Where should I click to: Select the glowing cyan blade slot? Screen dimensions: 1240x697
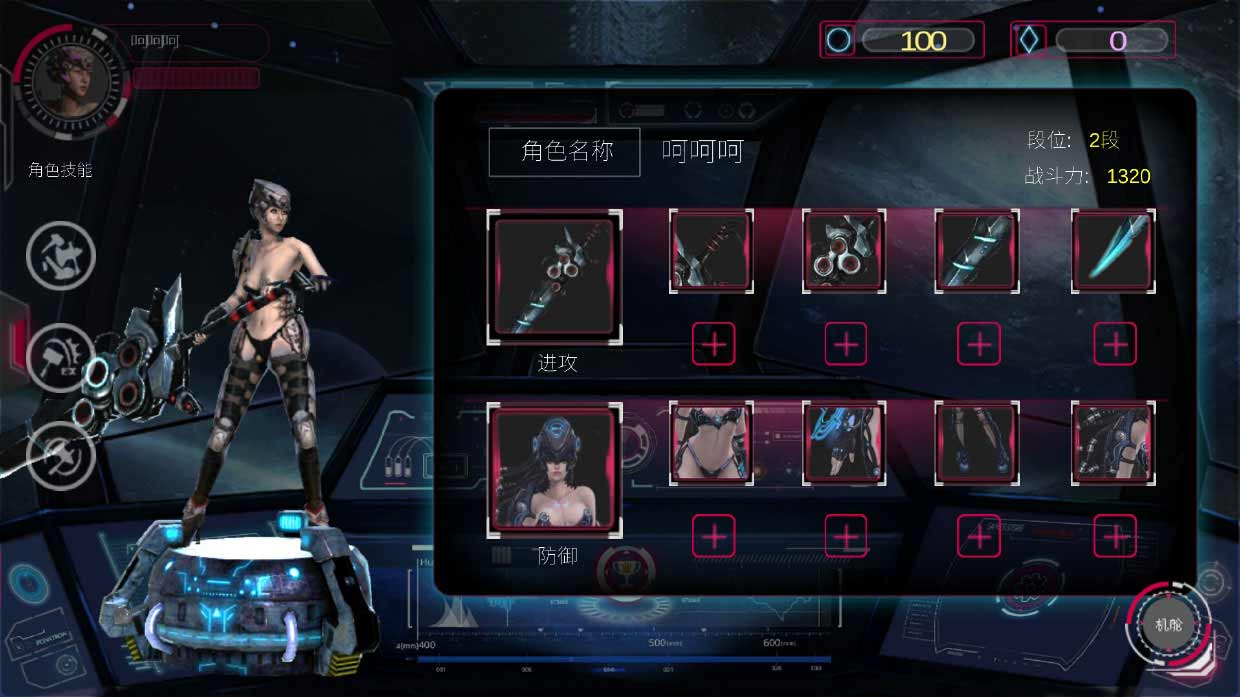click(x=1112, y=252)
